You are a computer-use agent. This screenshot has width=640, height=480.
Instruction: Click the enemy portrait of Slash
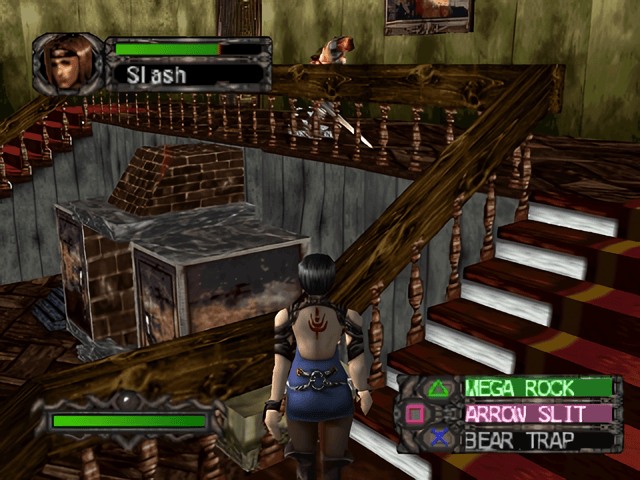[68, 62]
